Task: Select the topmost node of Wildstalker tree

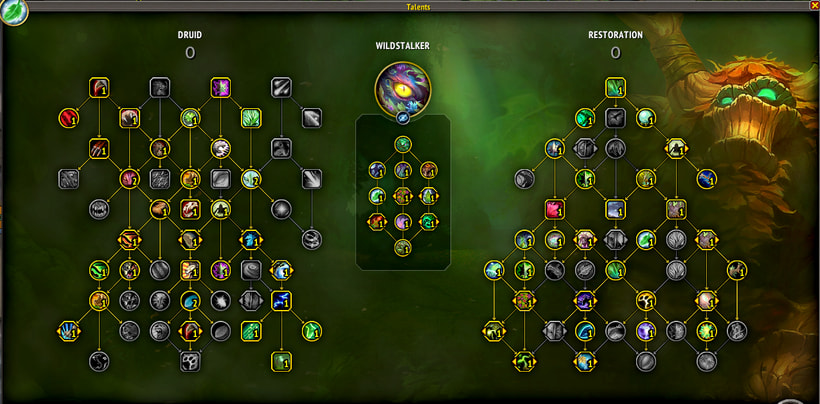Action: [403, 144]
